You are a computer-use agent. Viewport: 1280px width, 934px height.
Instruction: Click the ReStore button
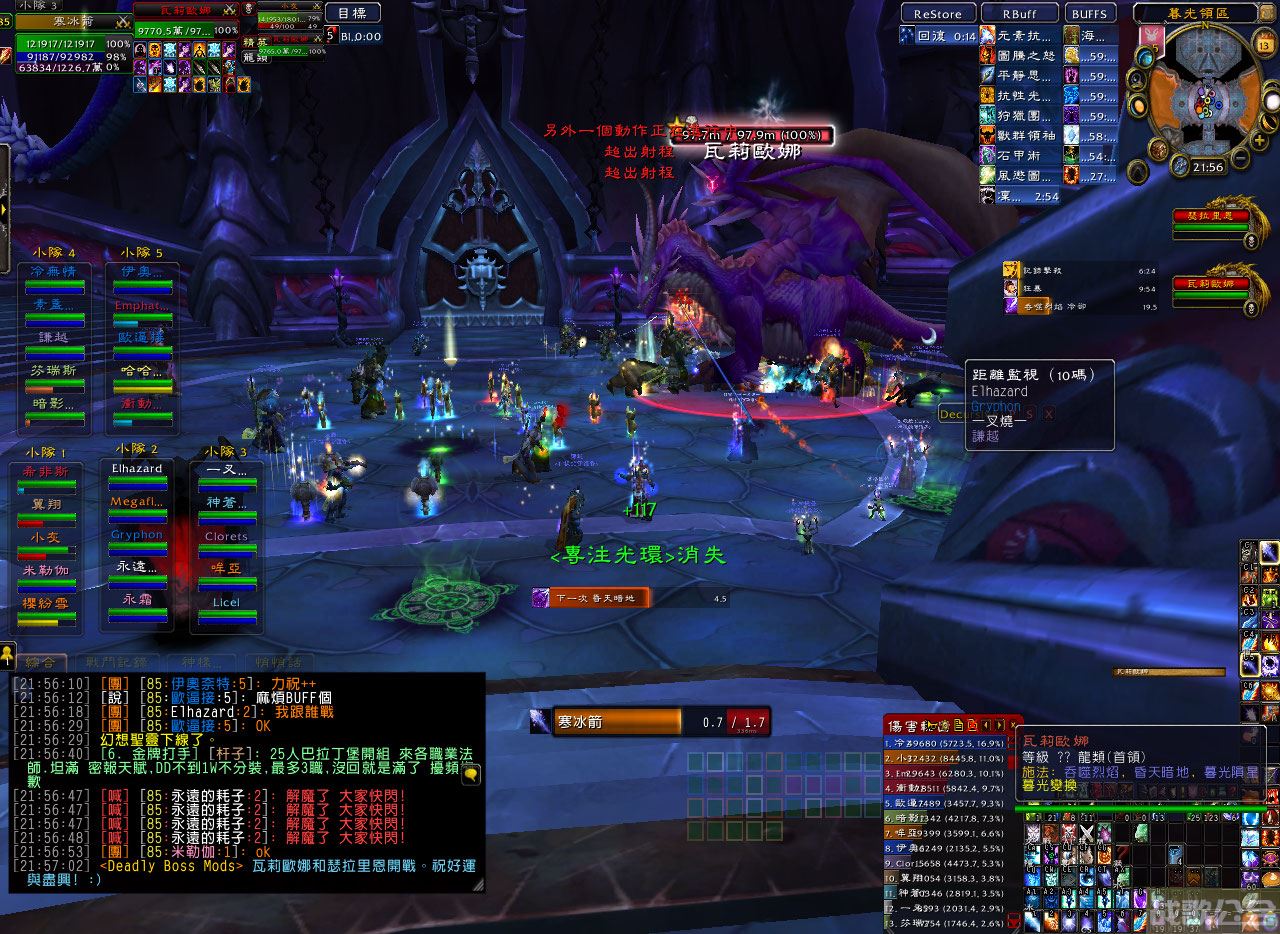coord(937,14)
